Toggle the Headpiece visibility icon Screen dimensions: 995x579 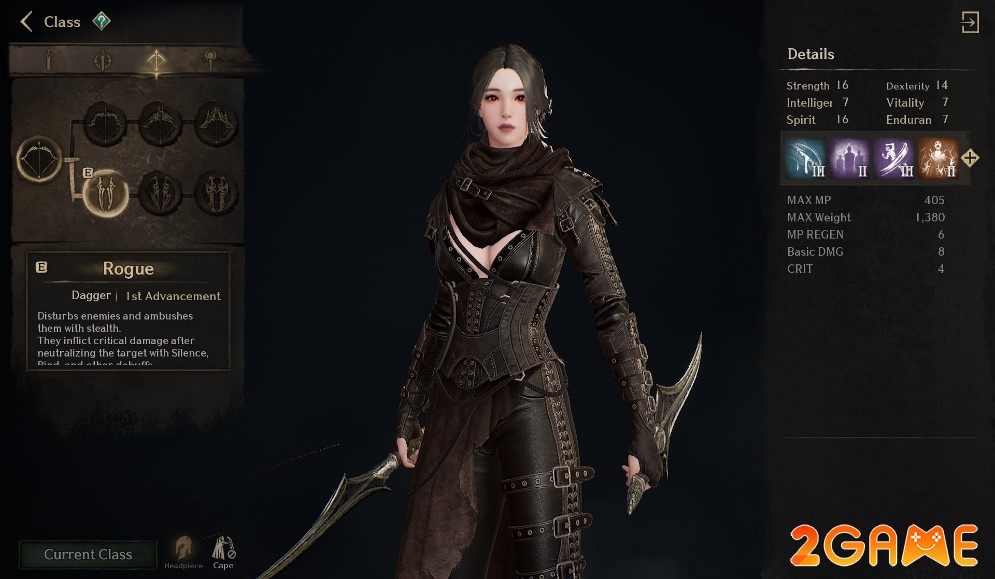point(183,551)
